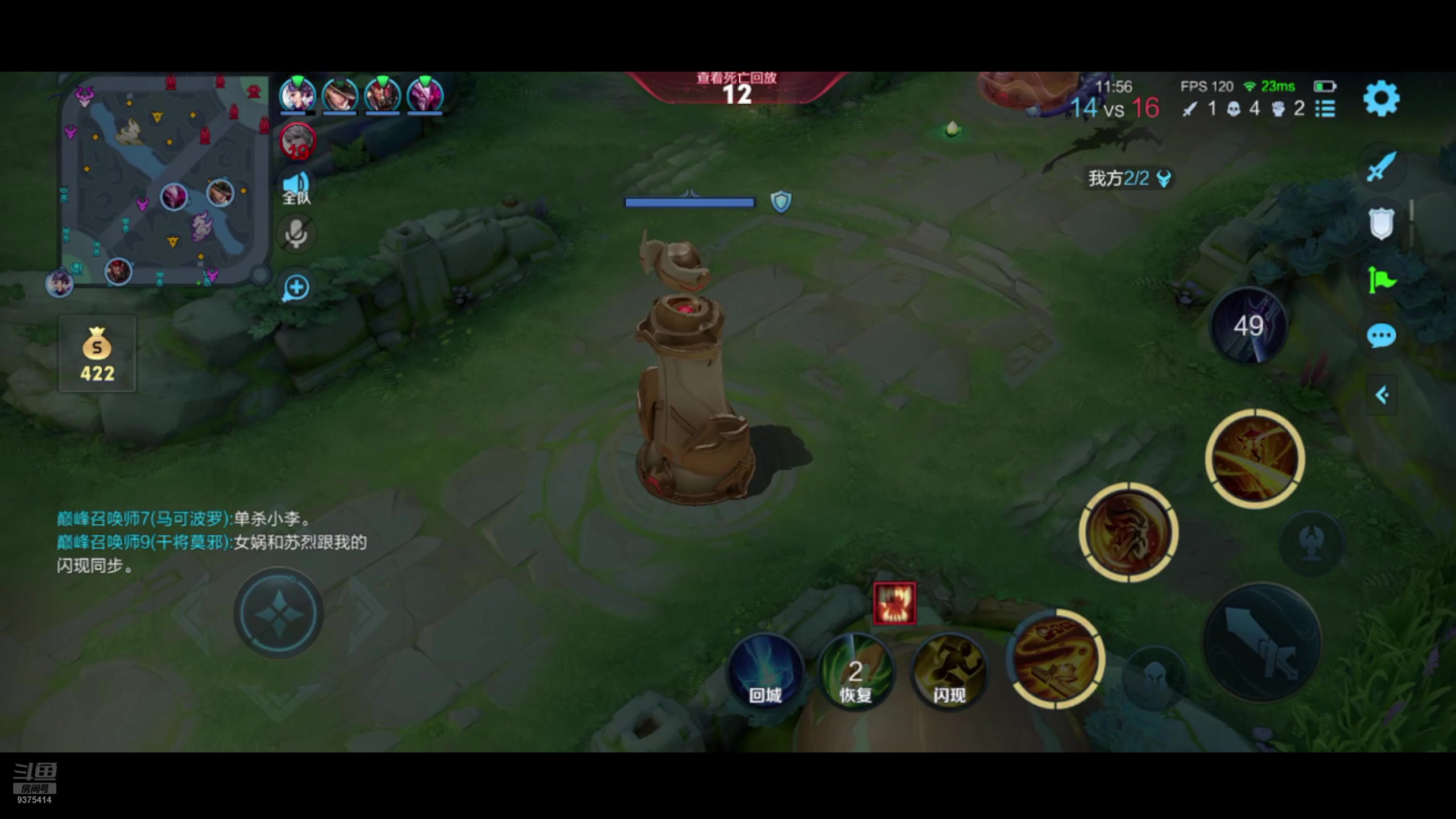Open the red equipment icon above spells

click(895, 603)
